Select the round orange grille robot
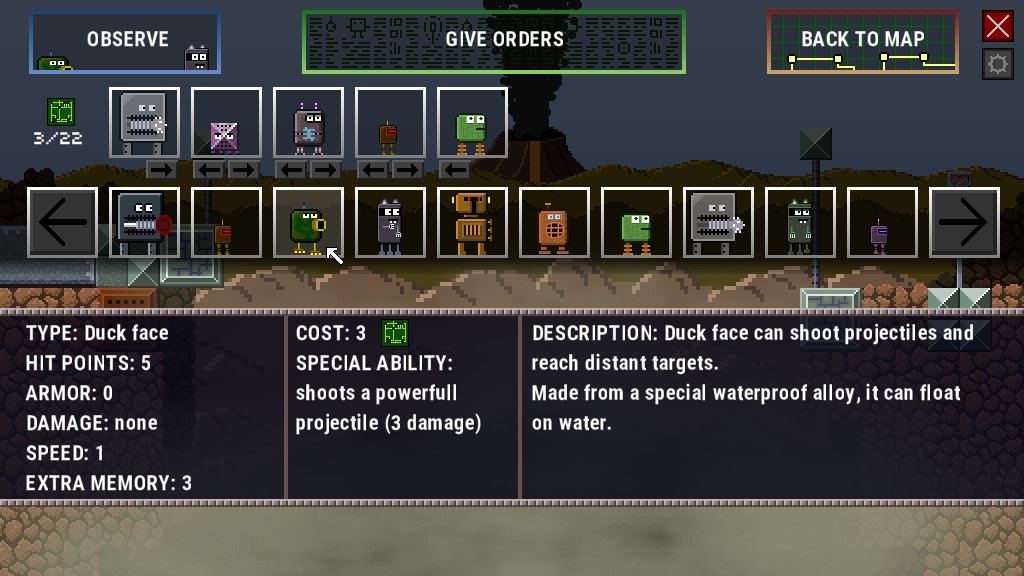The width and height of the screenshot is (1024, 576). tap(554, 222)
